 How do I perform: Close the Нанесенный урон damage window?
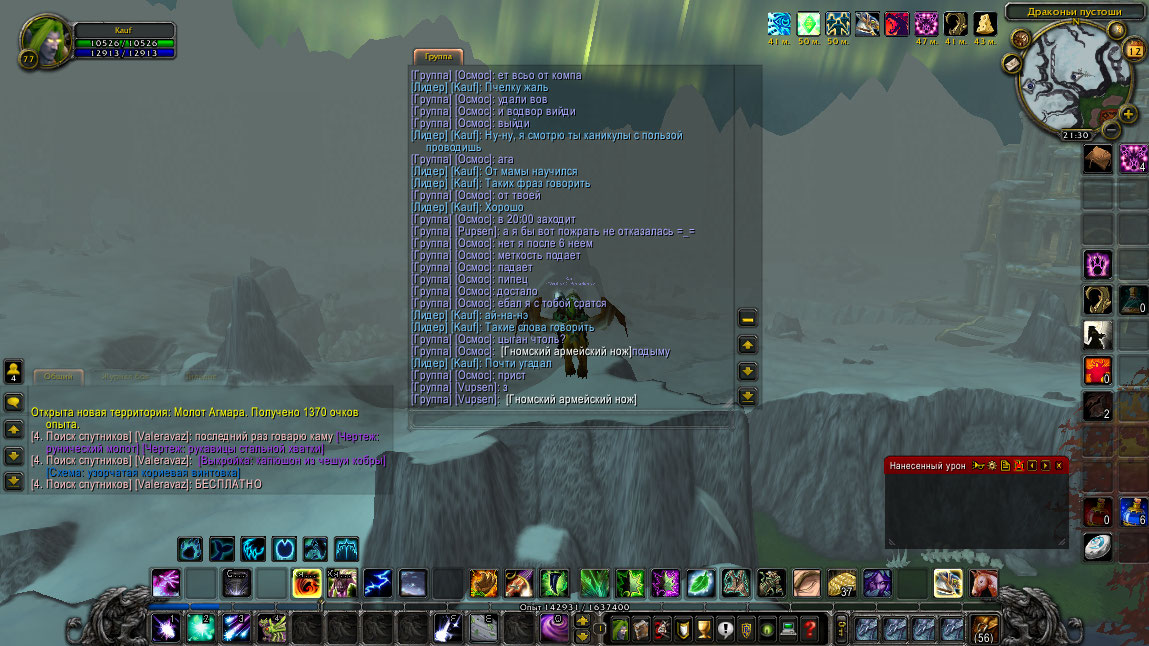pos(1059,466)
